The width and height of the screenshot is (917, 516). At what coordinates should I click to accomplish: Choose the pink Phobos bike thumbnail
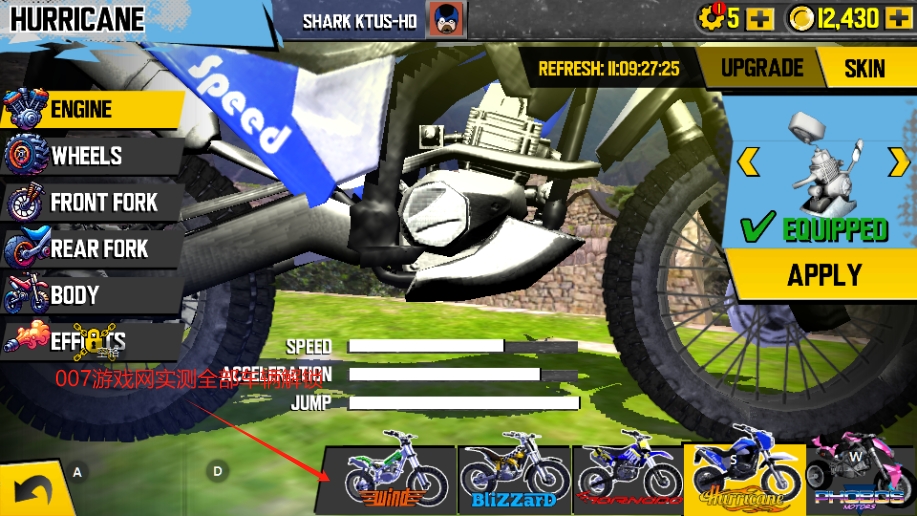click(x=860, y=473)
